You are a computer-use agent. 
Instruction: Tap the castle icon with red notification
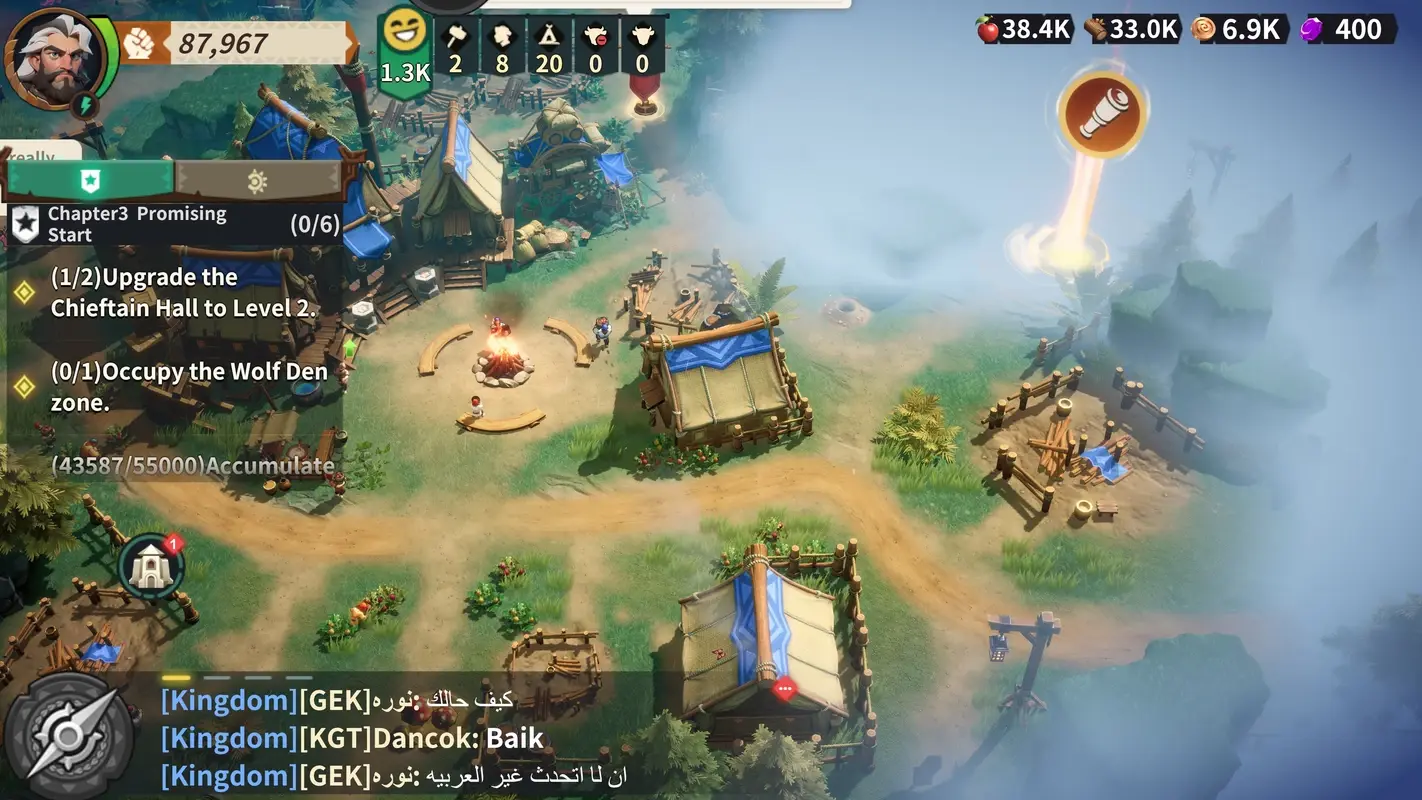[150, 565]
